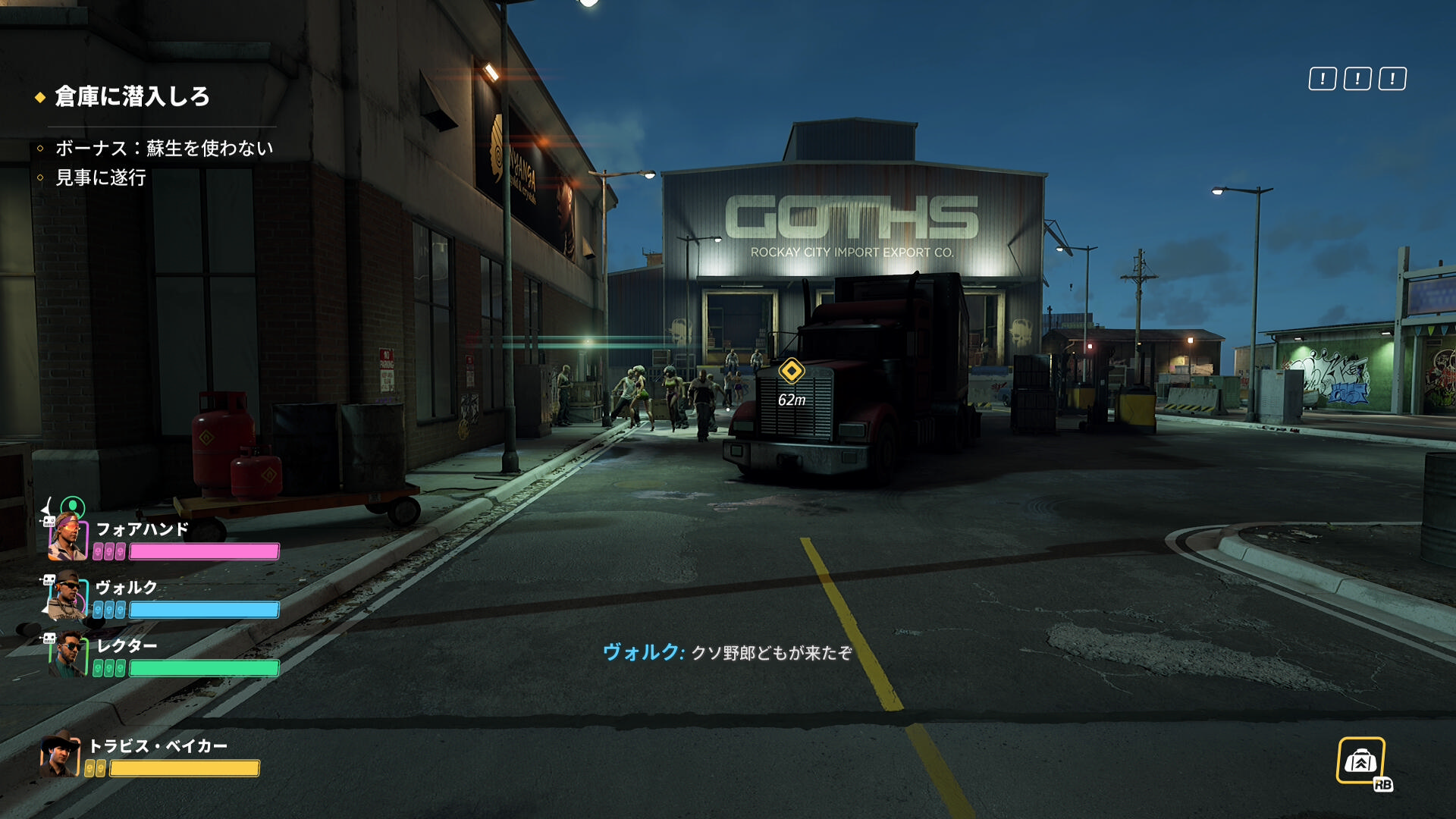Select フォアハンド squad member portrait
Image resolution: width=1456 pixels, height=819 pixels.
click(x=67, y=537)
